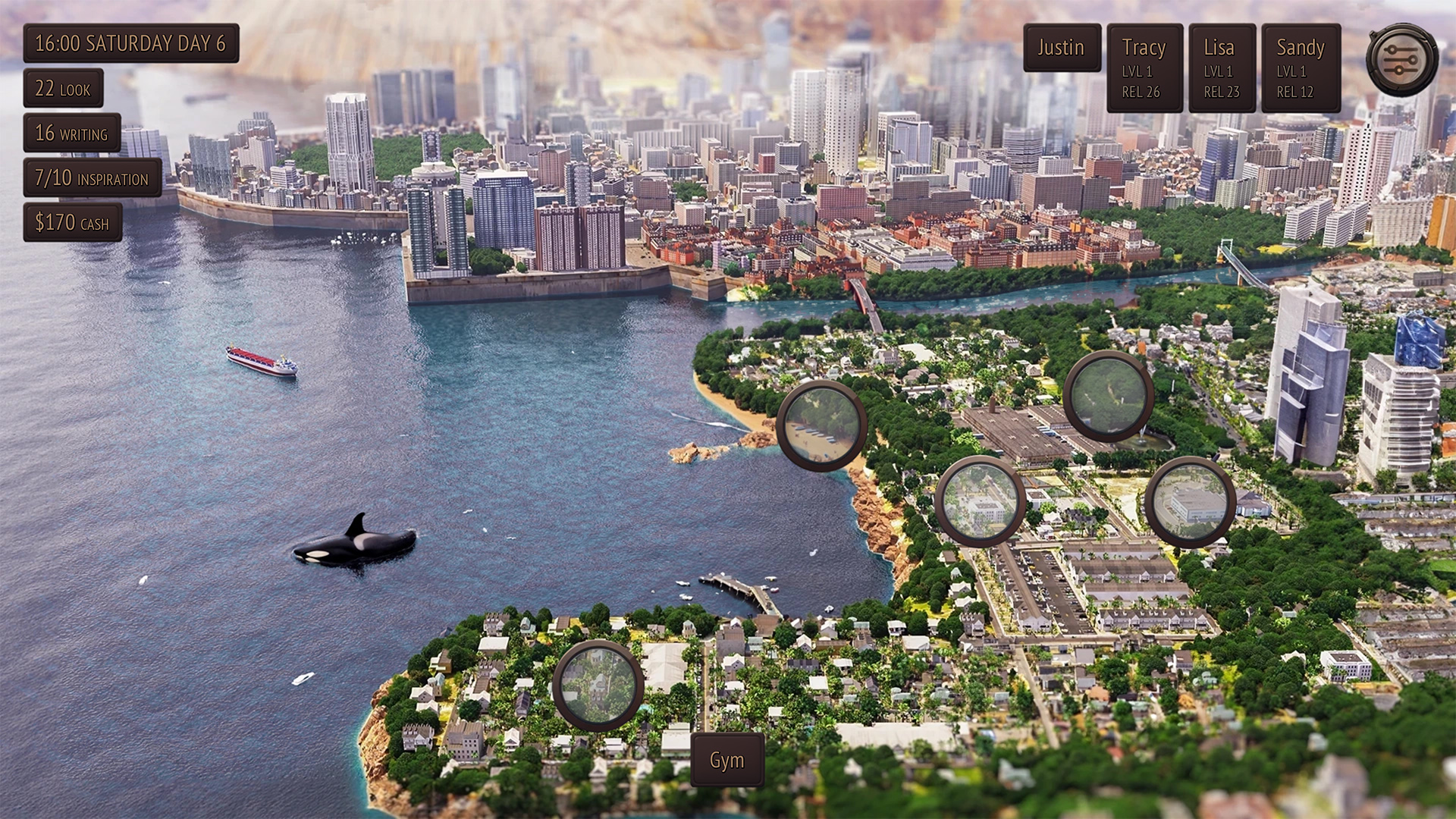Screen dimensions: 1456x819
Task: Select the forest park location marker
Action: (x=1108, y=396)
